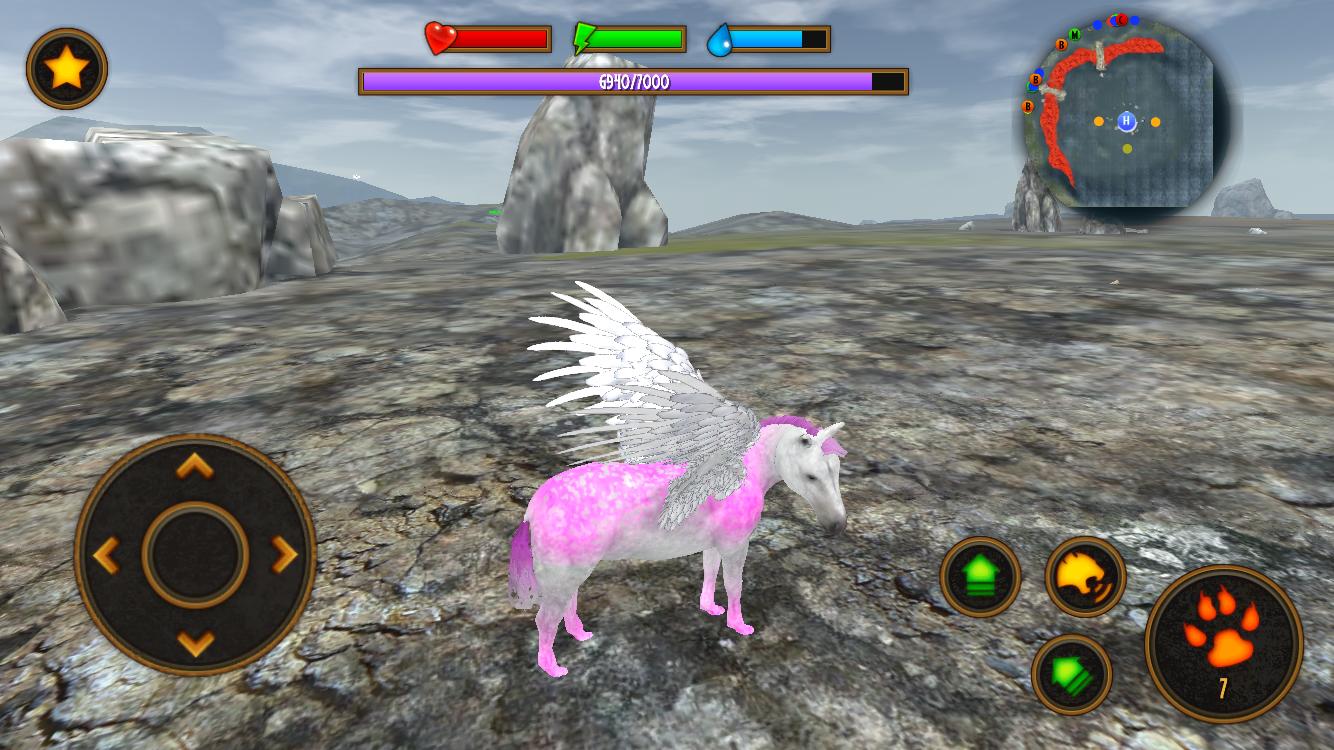Tap the H home marker on the minimap
Screen dimensions: 1334x750
[x=1126, y=120]
